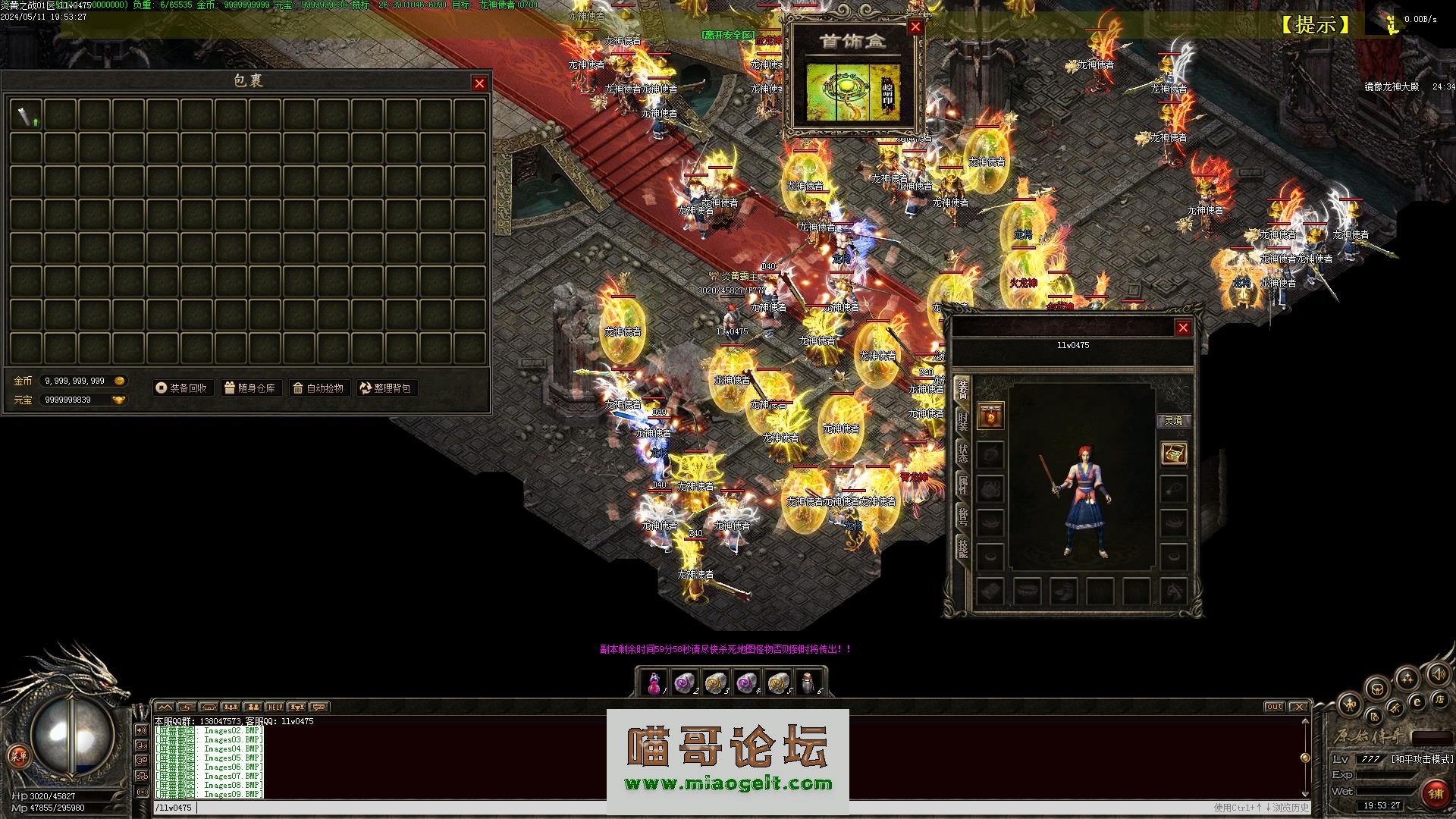Viewport: 1456px width, 819px height.
Task: Click the HELP button above the chat
Action: 275,708
